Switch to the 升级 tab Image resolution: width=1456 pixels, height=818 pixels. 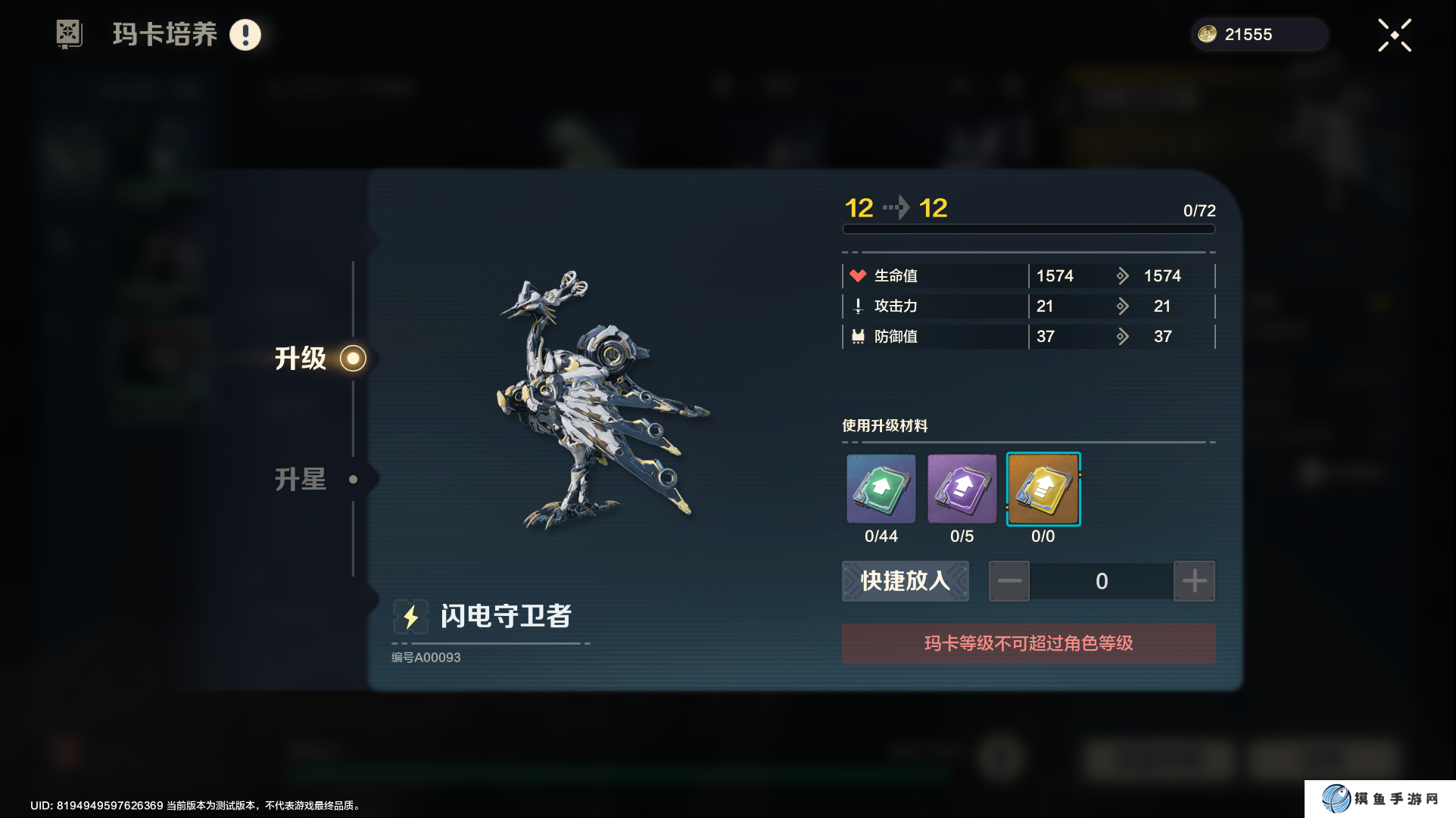(301, 358)
